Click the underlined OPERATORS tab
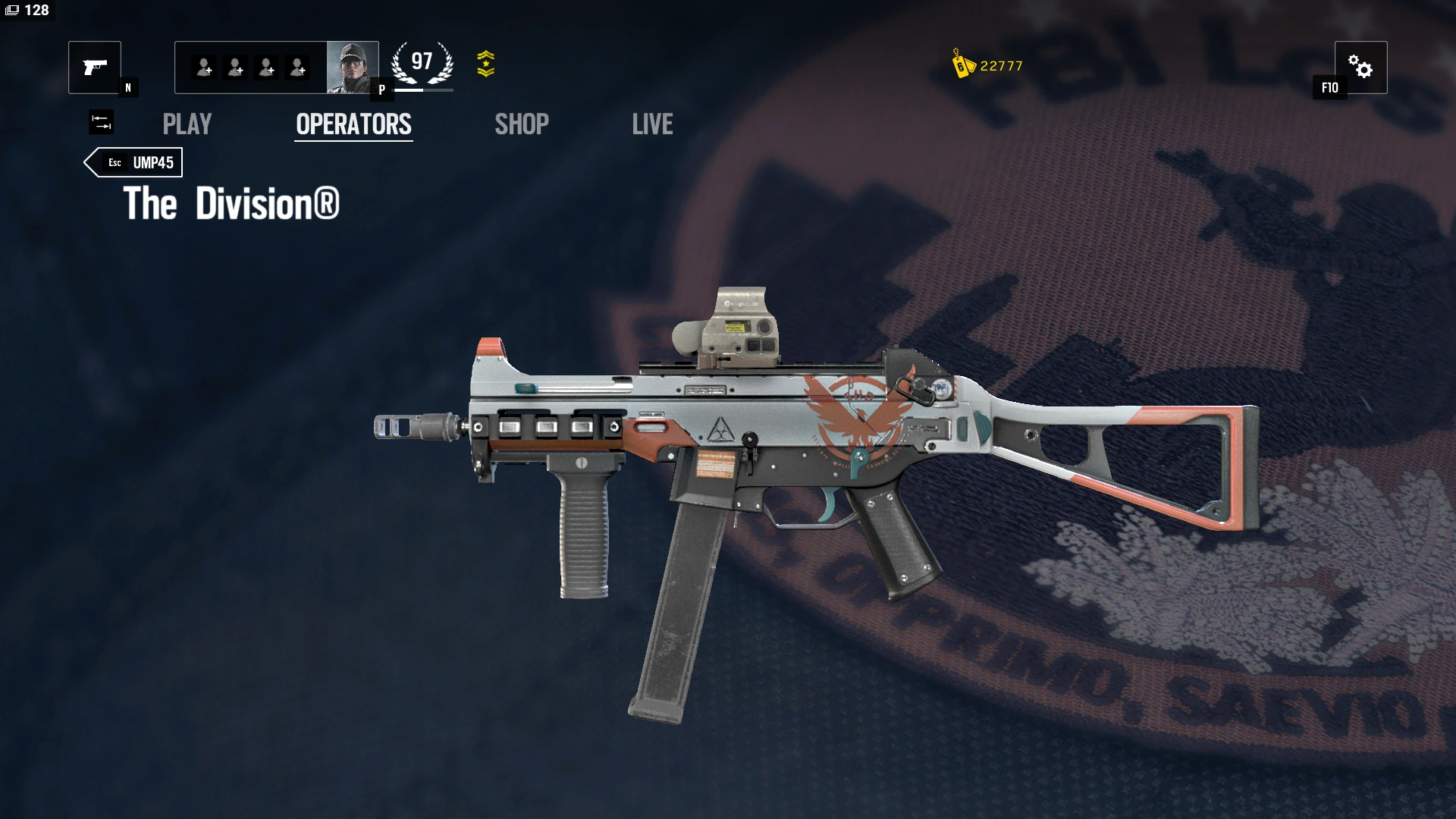This screenshot has width=1456, height=819. [353, 124]
